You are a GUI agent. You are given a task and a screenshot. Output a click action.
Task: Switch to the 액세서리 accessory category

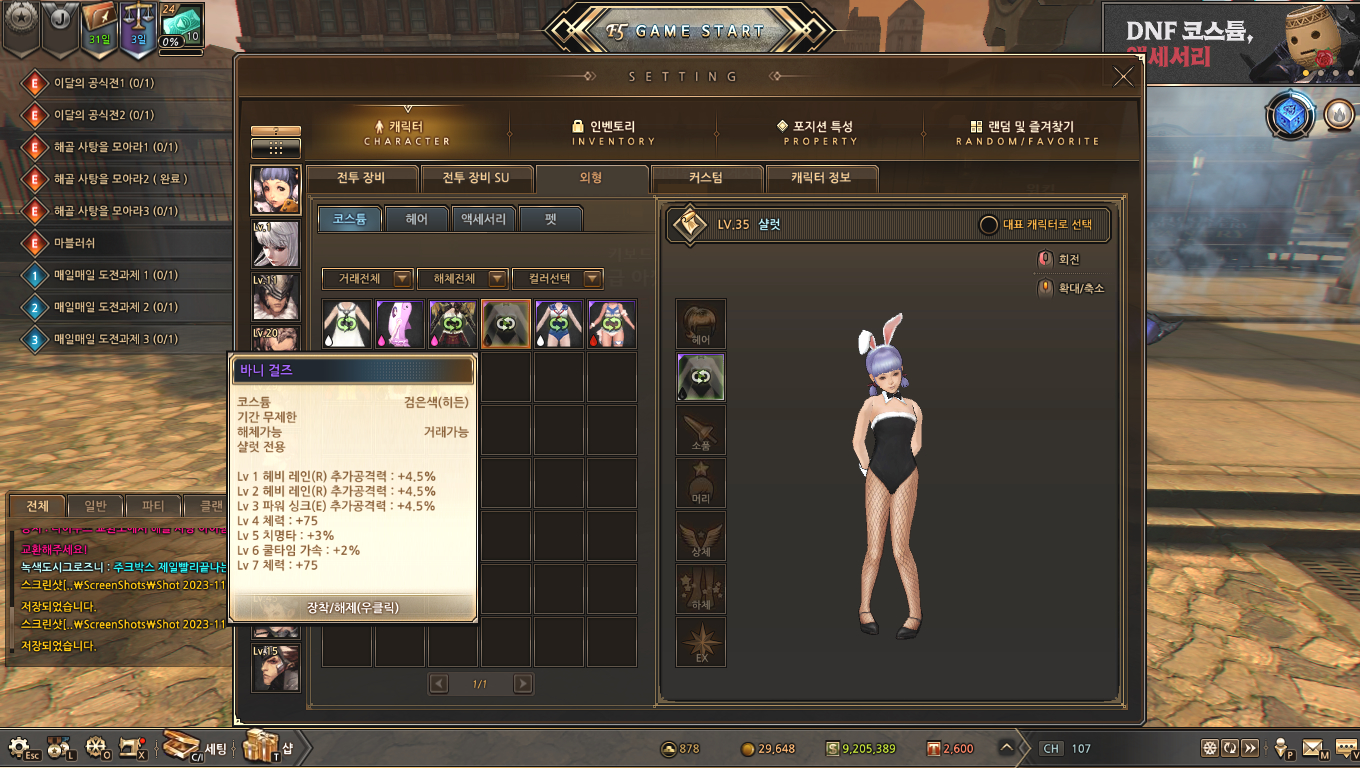pos(483,219)
